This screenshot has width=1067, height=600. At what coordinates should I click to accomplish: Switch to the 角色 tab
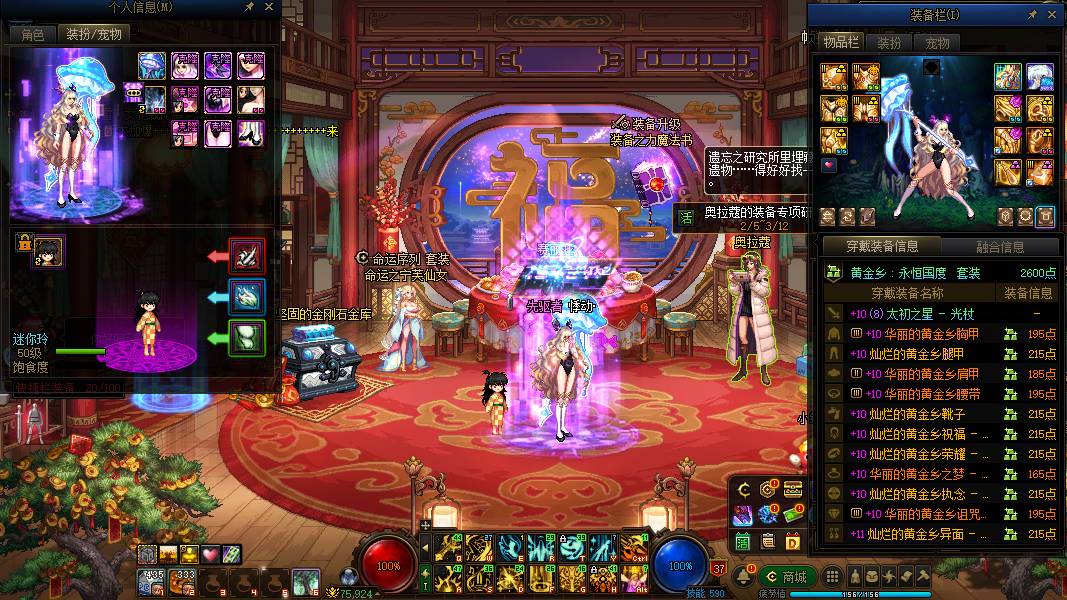[33, 34]
